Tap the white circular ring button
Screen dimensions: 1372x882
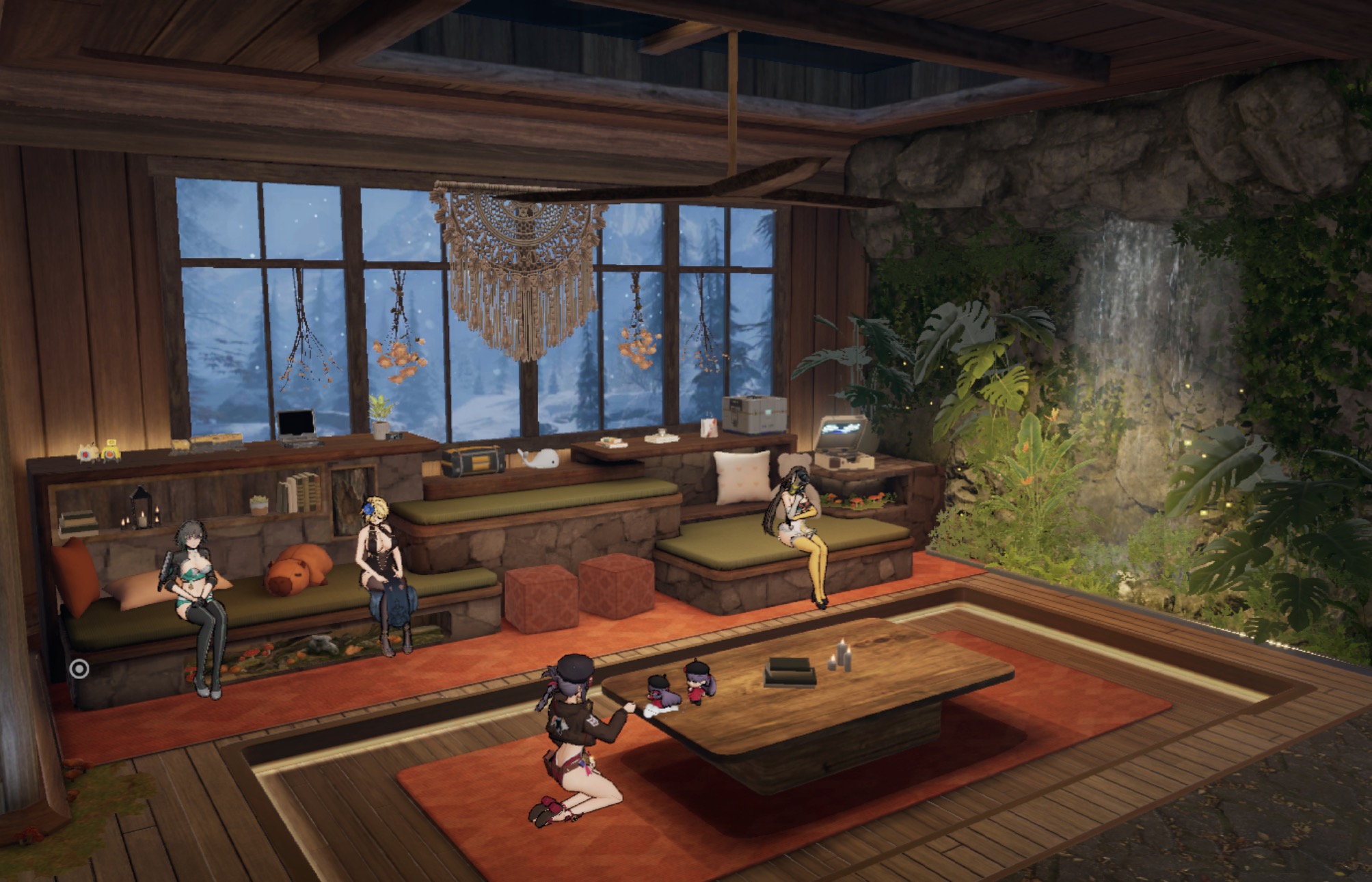[x=80, y=668]
